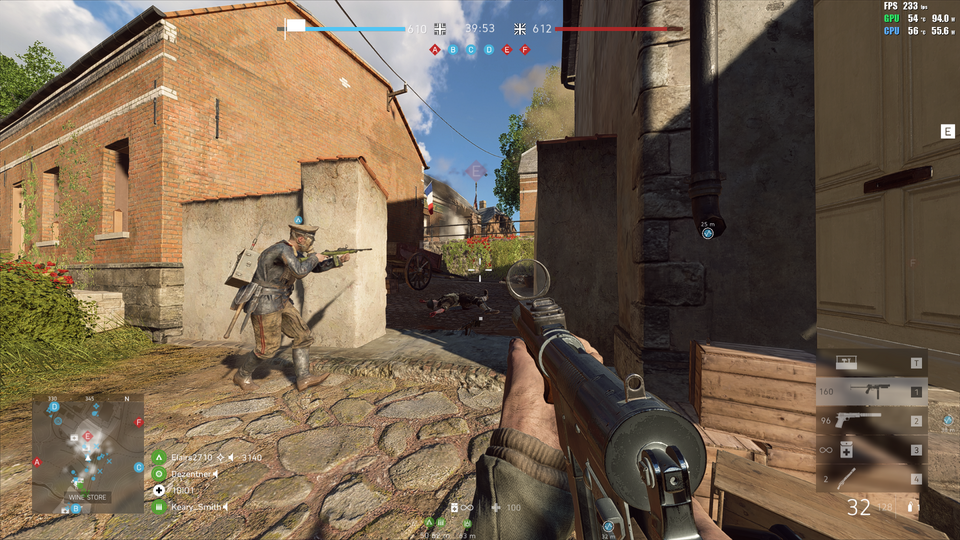Image resolution: width=960 pixels, height=540 pixels.
Task: Click the medic squad member row
Action: [180, 490]
